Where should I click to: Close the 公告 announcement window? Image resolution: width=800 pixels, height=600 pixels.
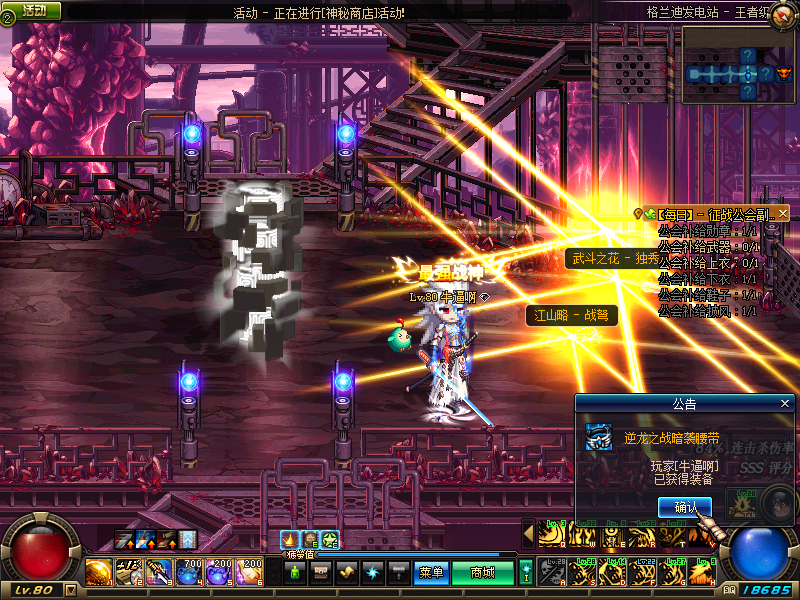(785, 403)
